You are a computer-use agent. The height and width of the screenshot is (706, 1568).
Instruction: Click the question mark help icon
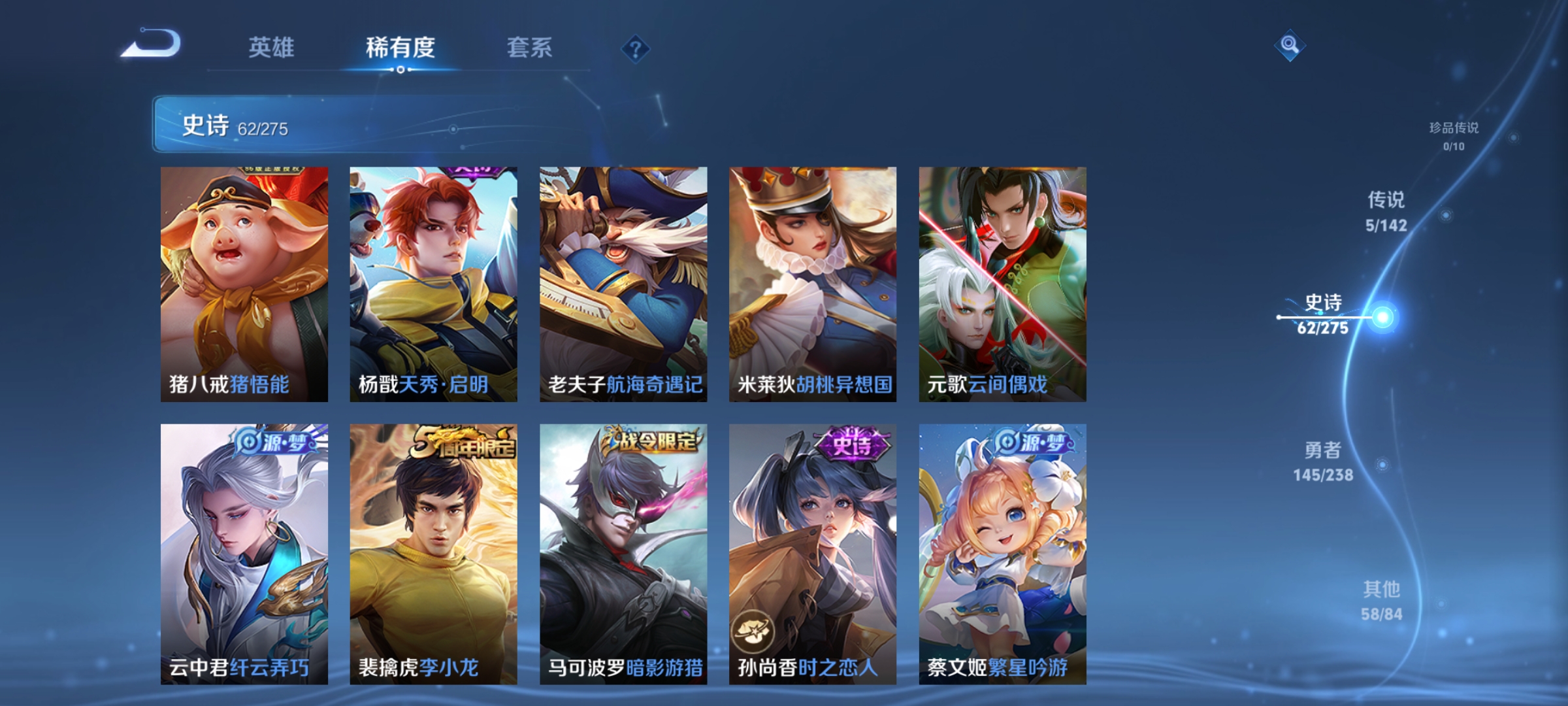[636, 48]
